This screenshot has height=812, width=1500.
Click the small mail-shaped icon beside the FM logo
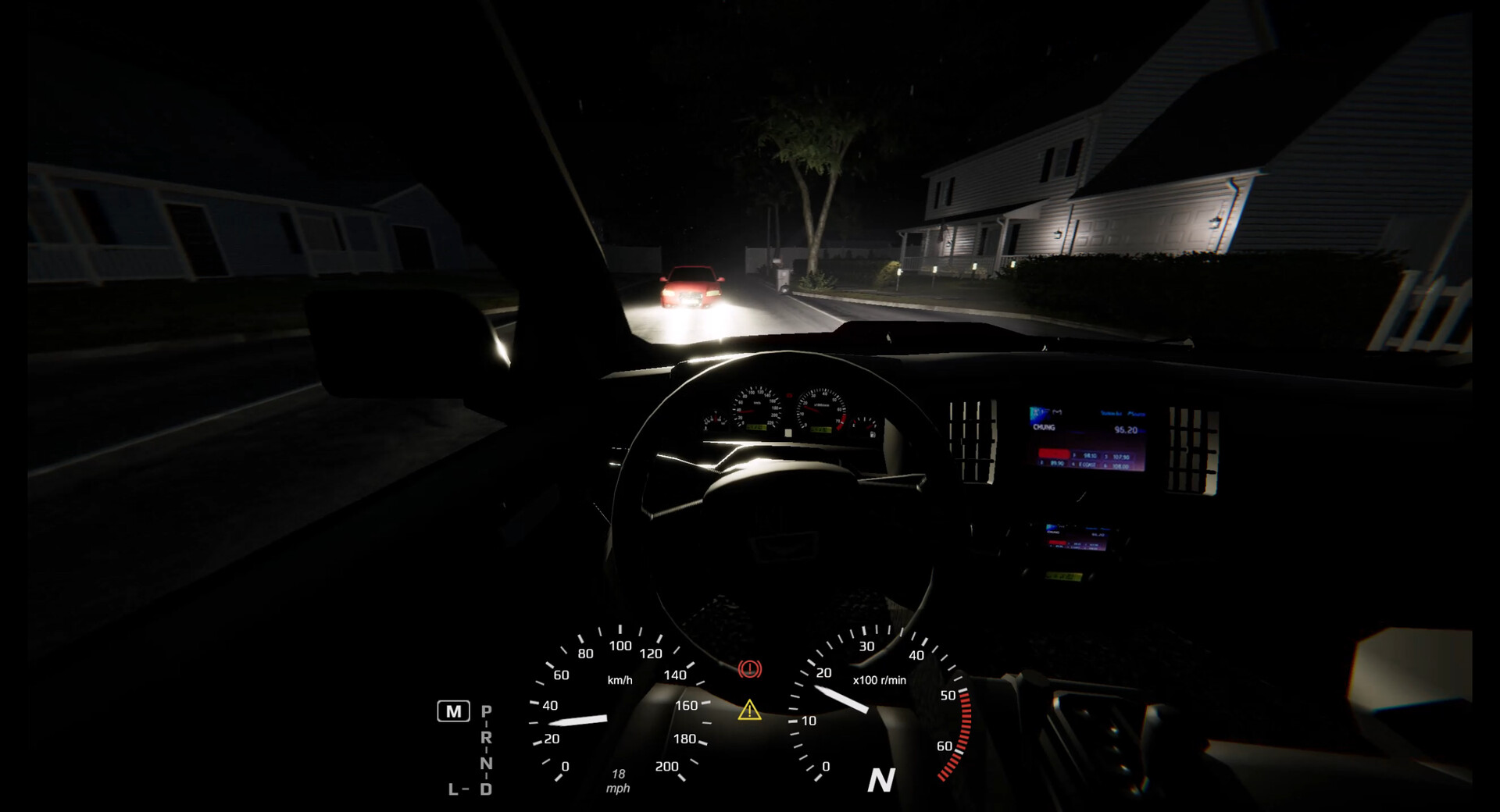[x=1056, y=411]
